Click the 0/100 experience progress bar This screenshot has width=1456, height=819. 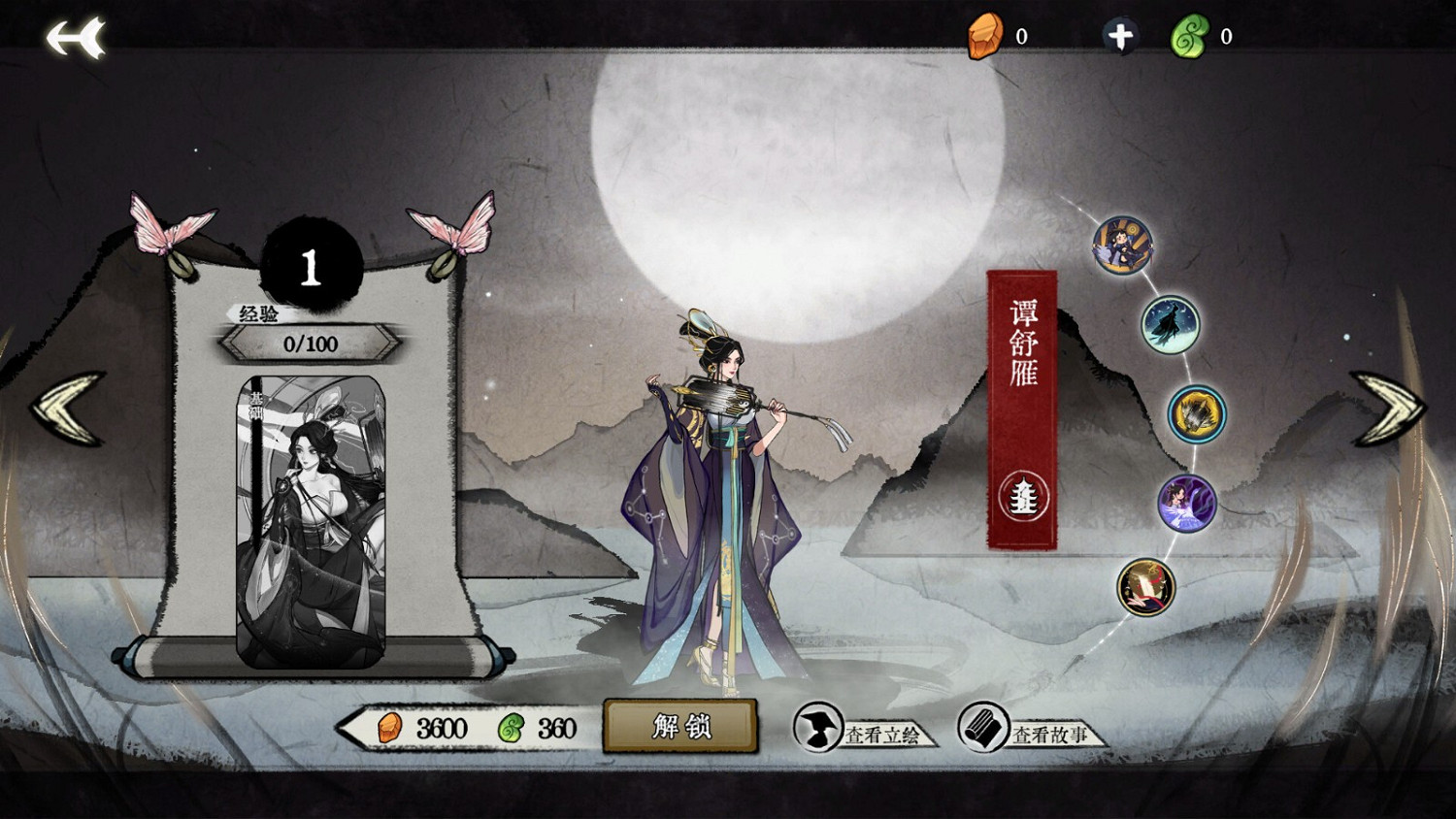click(x=309, y=342)
